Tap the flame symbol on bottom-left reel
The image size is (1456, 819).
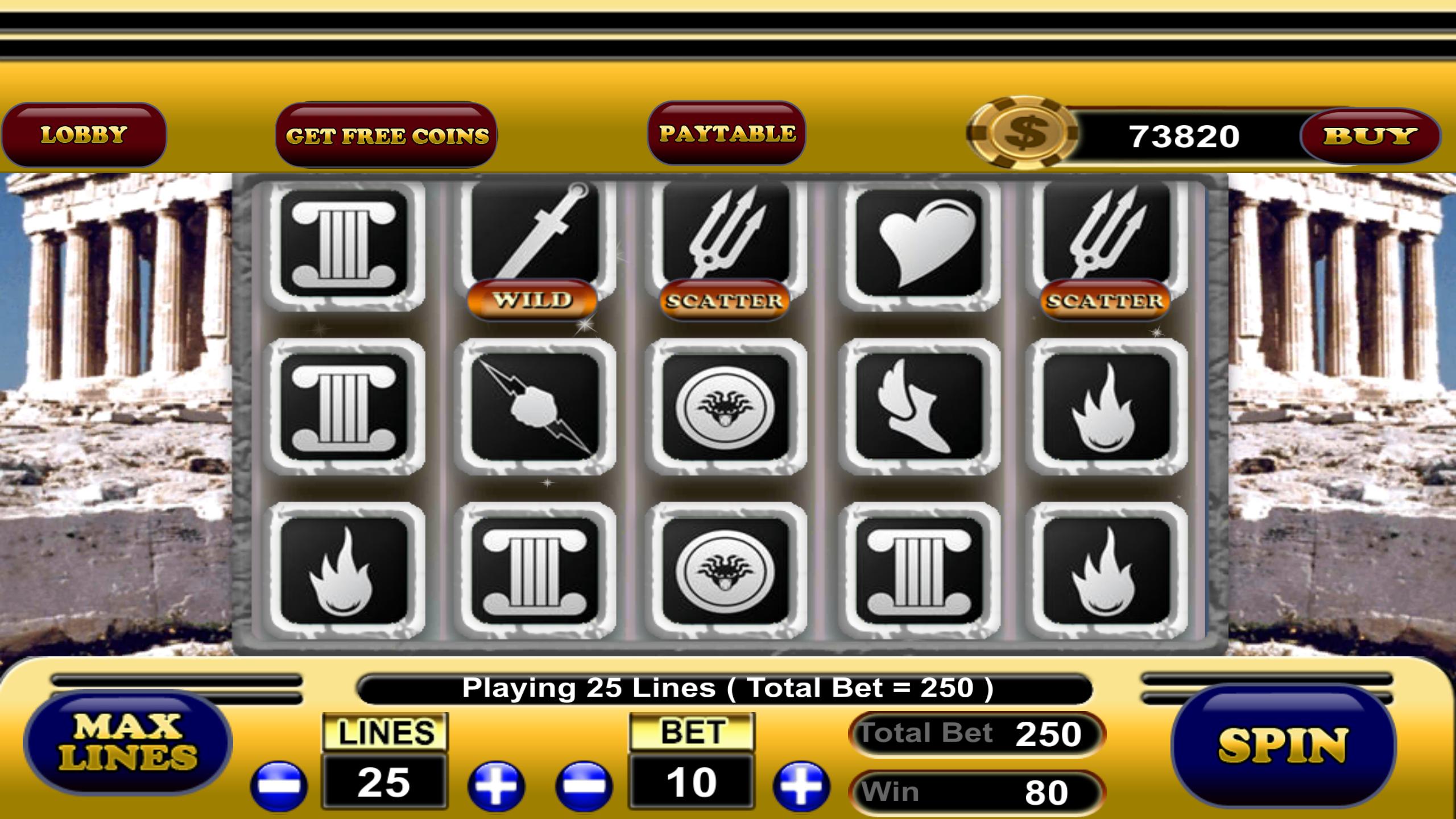pyautogui.click(x=341, y=569)
